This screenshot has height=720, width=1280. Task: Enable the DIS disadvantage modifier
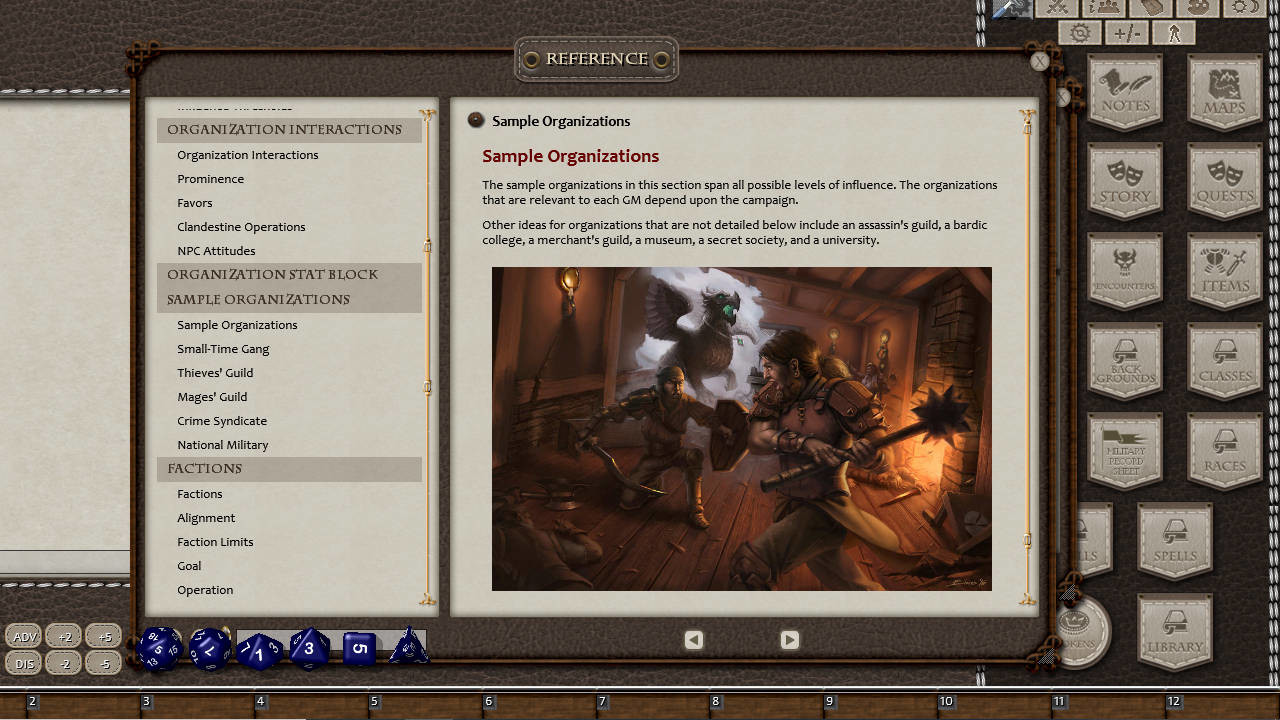(23, 662)
